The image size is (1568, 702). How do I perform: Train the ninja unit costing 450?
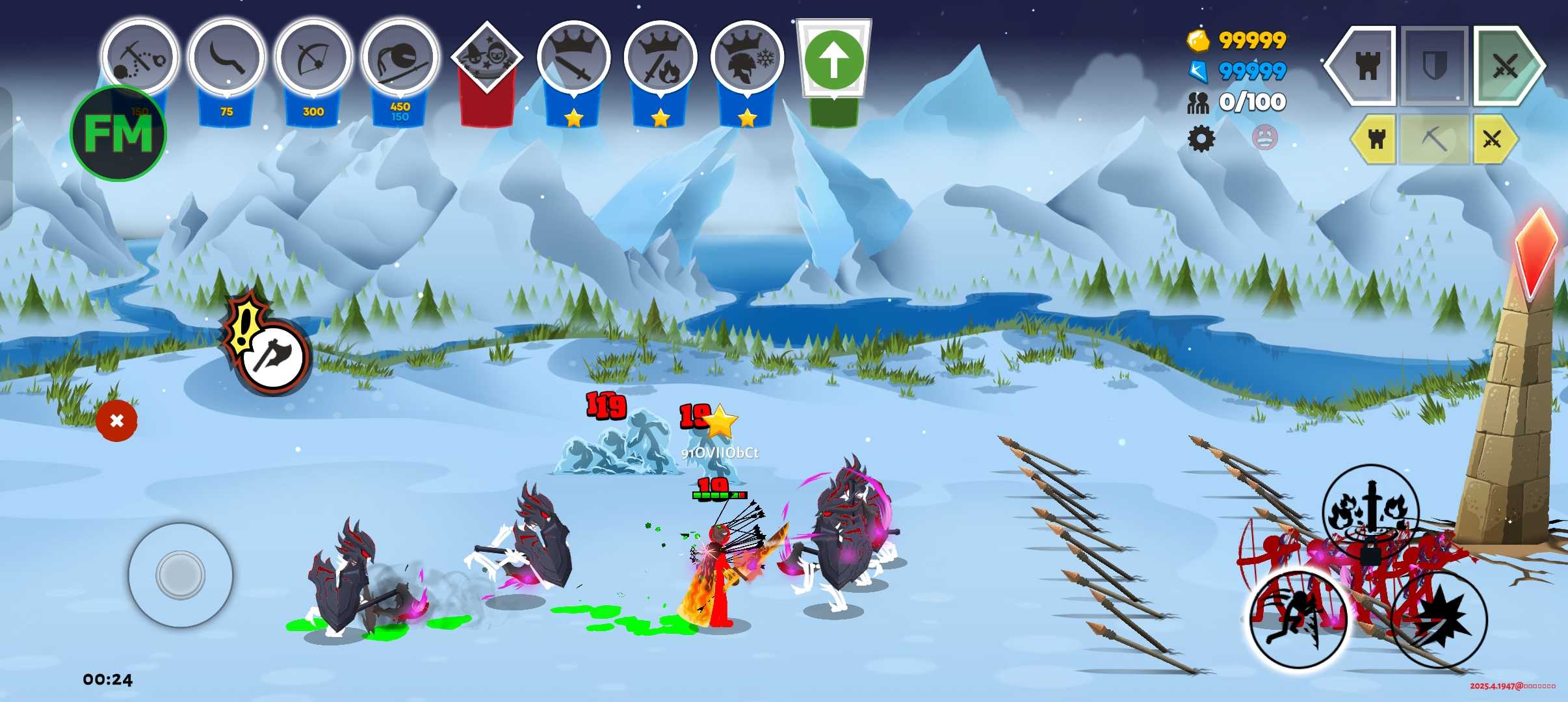click(400, 57)
